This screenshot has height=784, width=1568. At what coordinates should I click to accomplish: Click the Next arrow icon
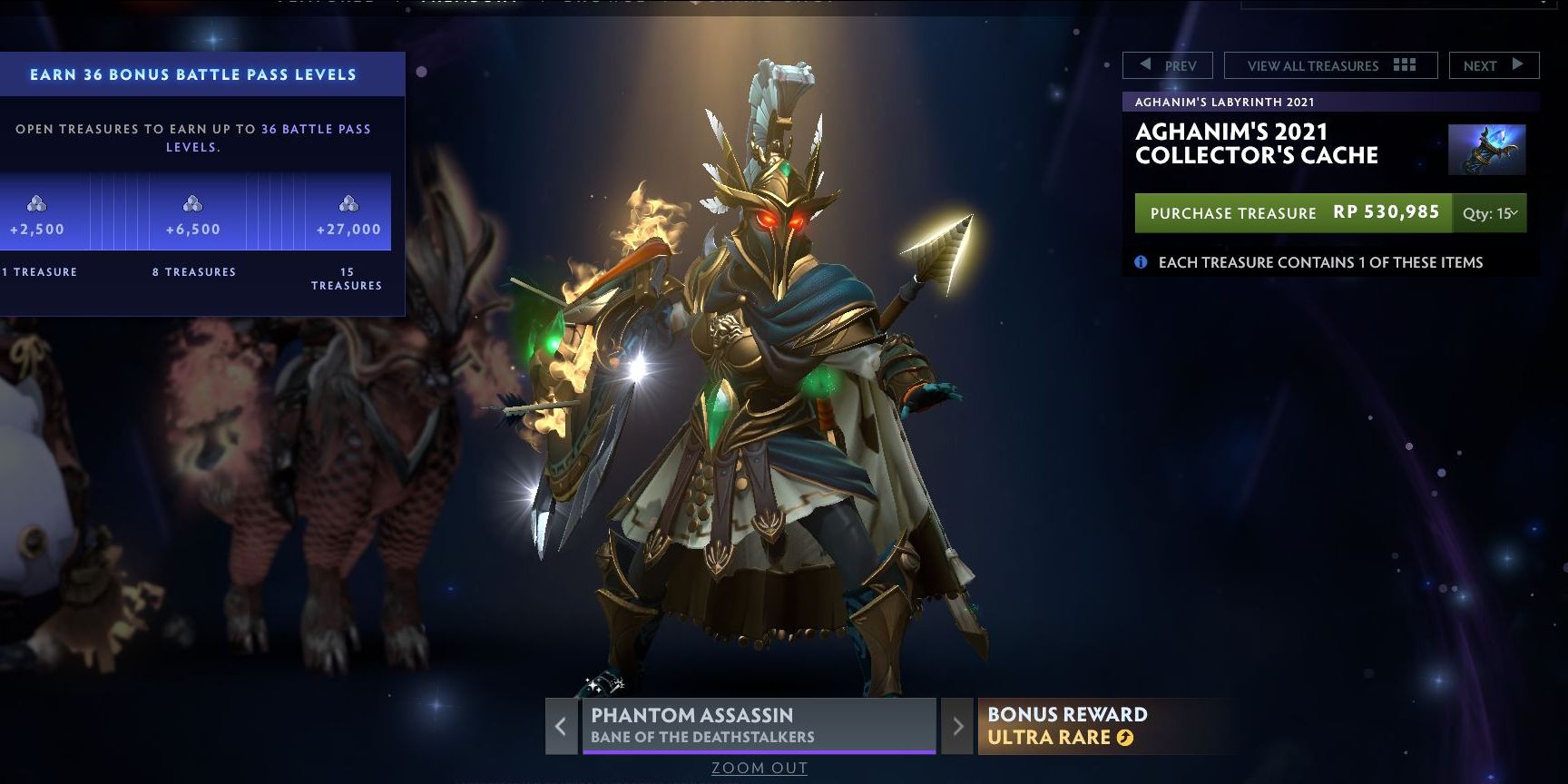click(1519, 65)
